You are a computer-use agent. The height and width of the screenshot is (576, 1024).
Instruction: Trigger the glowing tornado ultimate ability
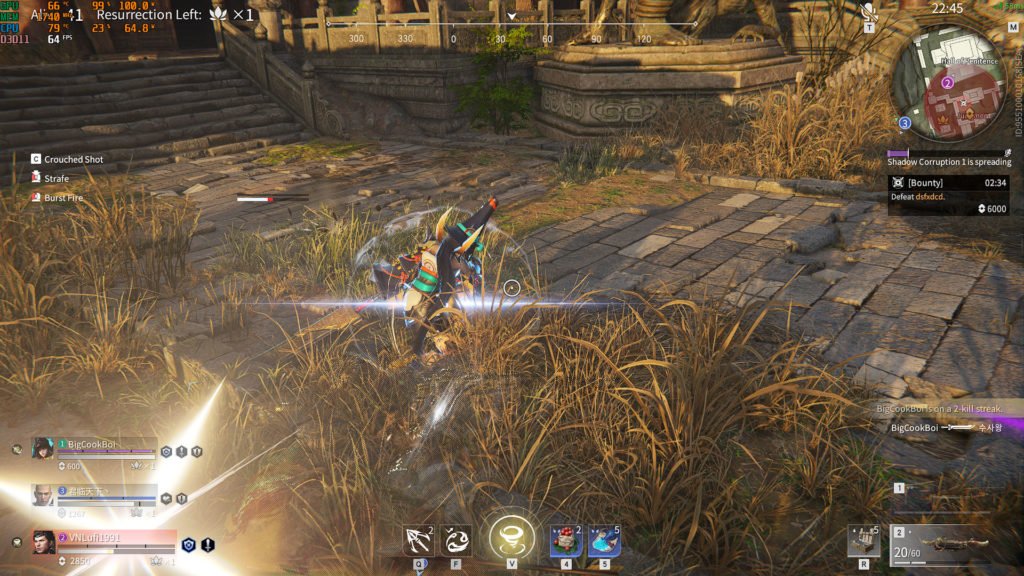[511, 537]
